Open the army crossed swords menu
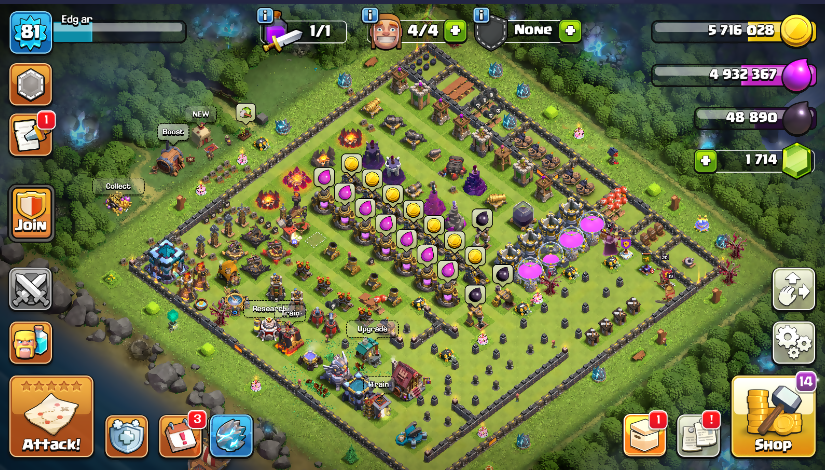 pyautogui.click(x=30, y=289)
